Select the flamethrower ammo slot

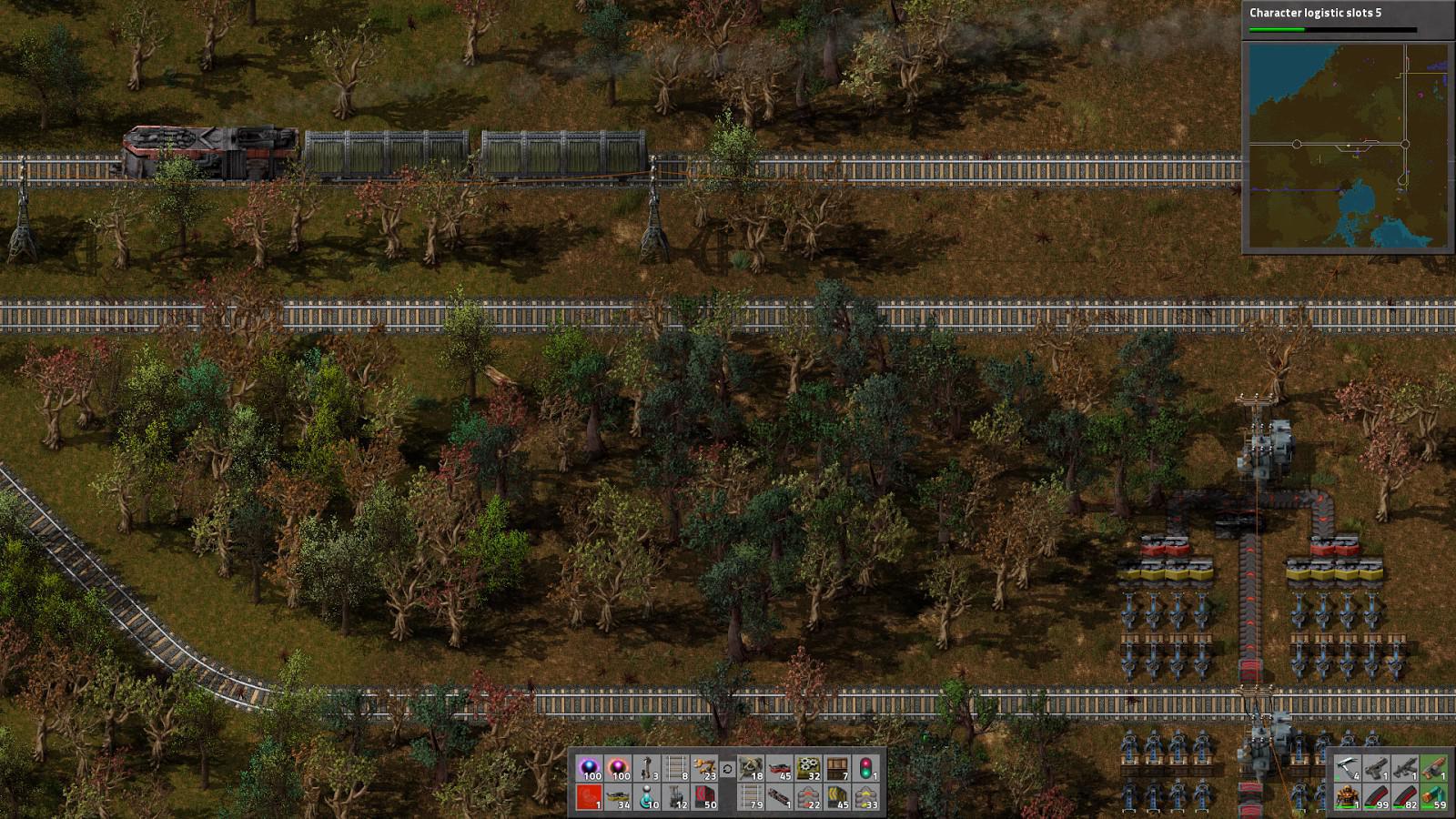[x=1434, y=797]
